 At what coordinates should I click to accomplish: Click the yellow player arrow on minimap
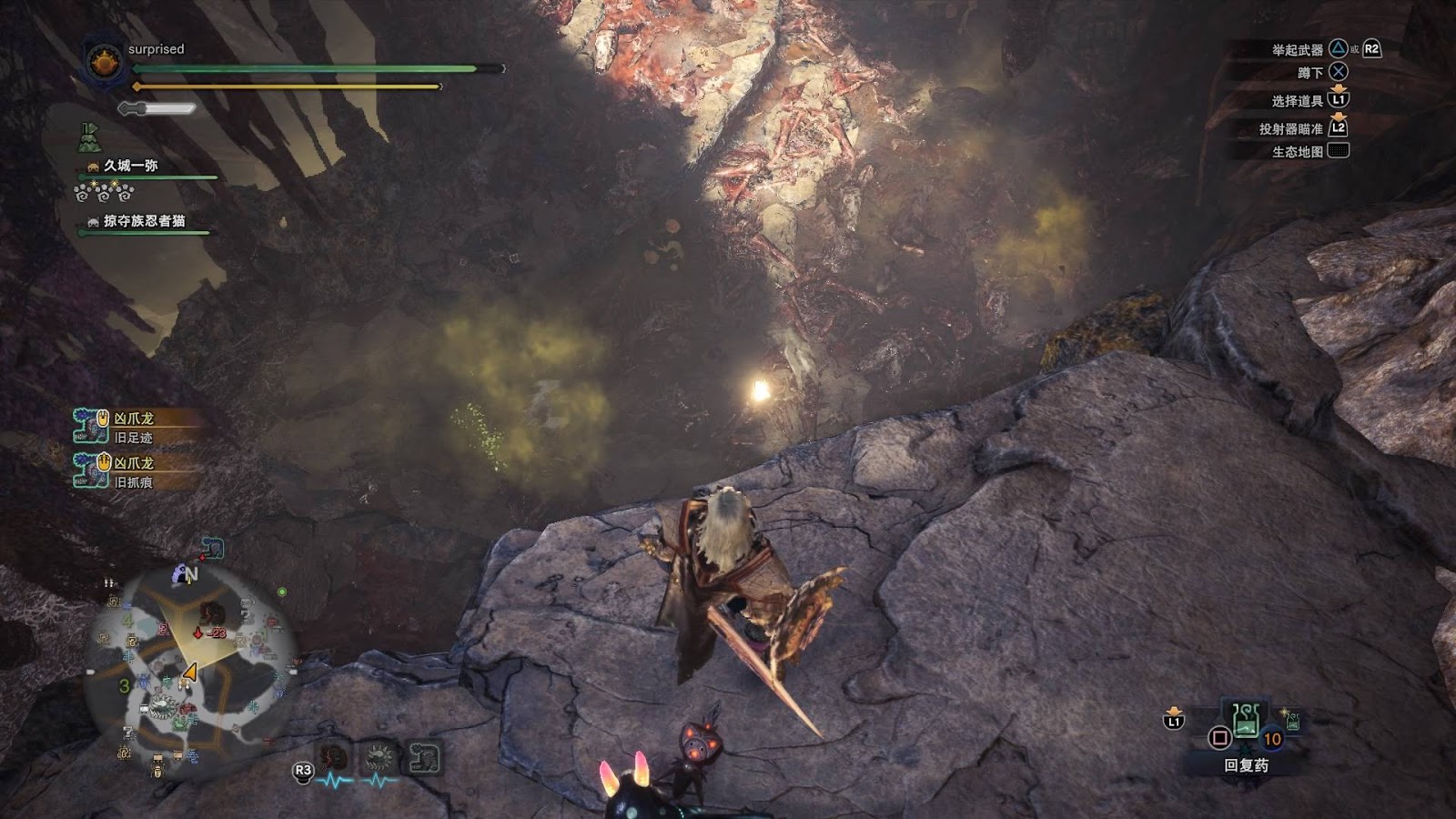coord(189,672)
